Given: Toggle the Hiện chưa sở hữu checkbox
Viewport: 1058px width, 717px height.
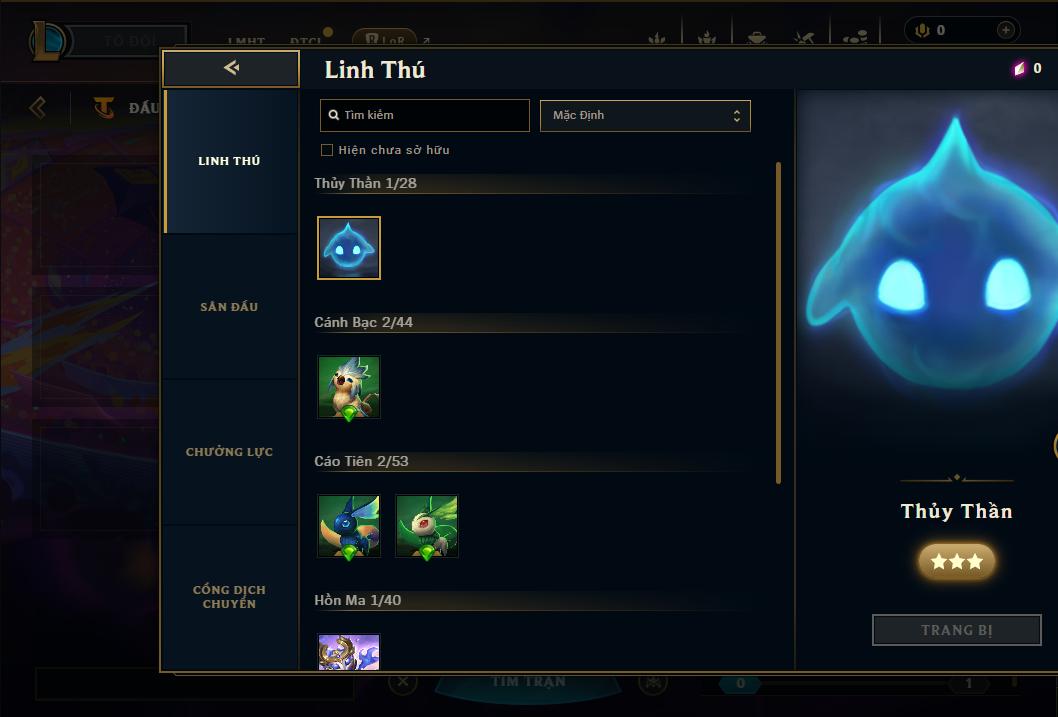Looking at the screenshot, I should [x=327, y=150].
